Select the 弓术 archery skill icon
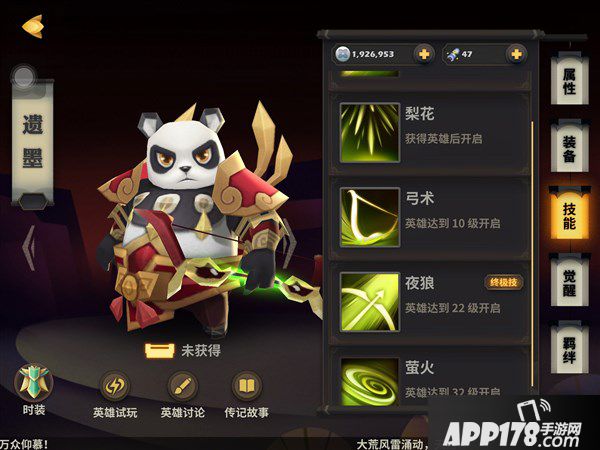This screenshot has height=450, width=600. pos(366,212)
